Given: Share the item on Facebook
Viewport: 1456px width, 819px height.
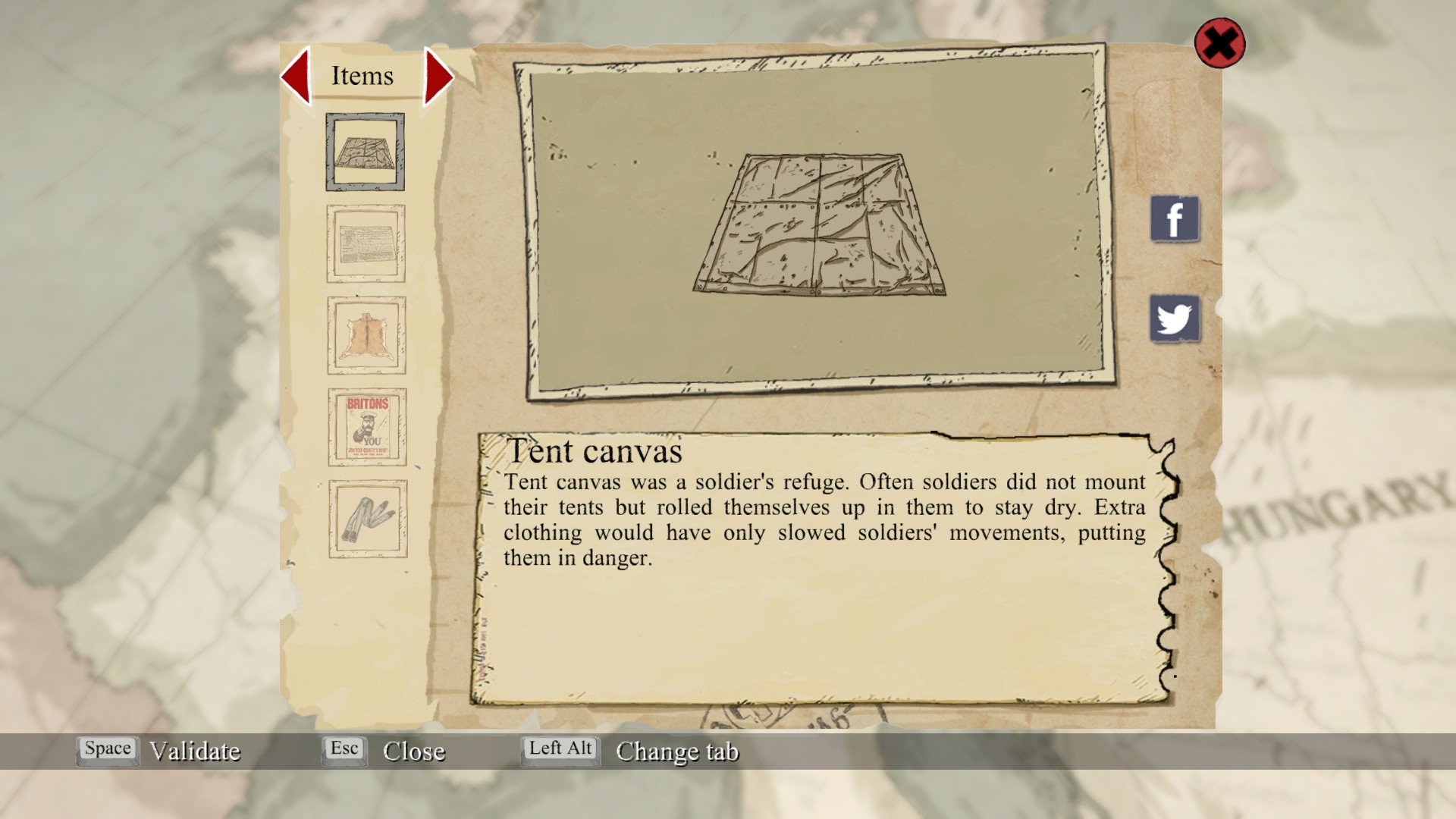Looking at the screenshot, I should click(1174, 219).
